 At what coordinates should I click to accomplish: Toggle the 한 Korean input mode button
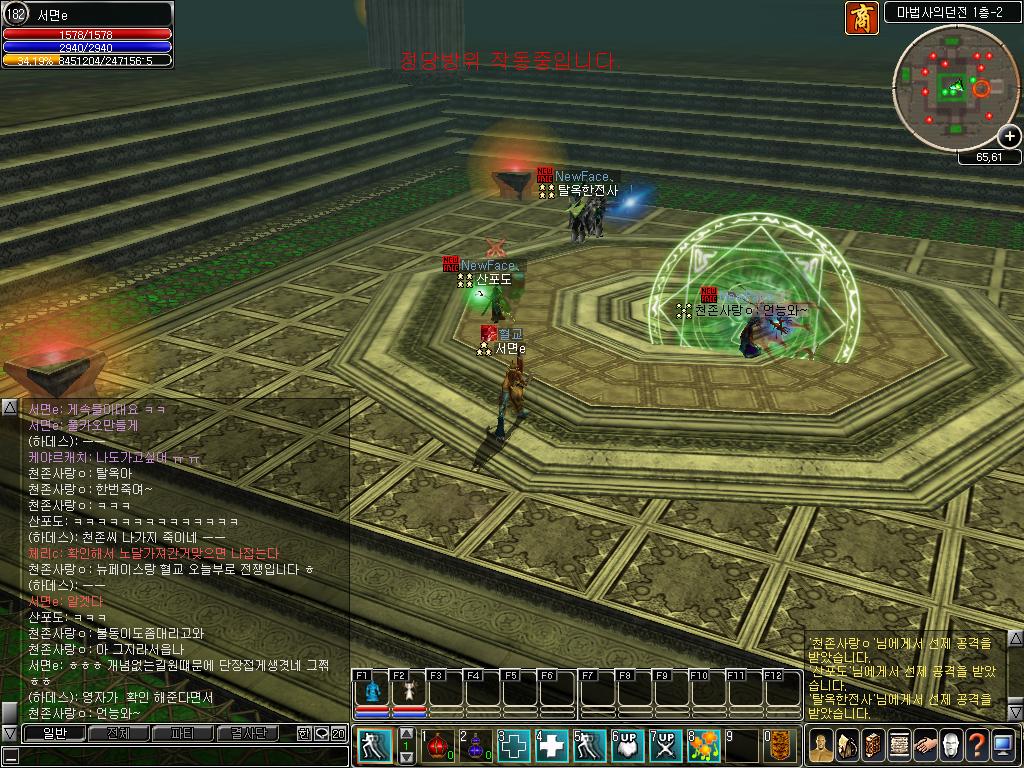[x=304, y=733]
